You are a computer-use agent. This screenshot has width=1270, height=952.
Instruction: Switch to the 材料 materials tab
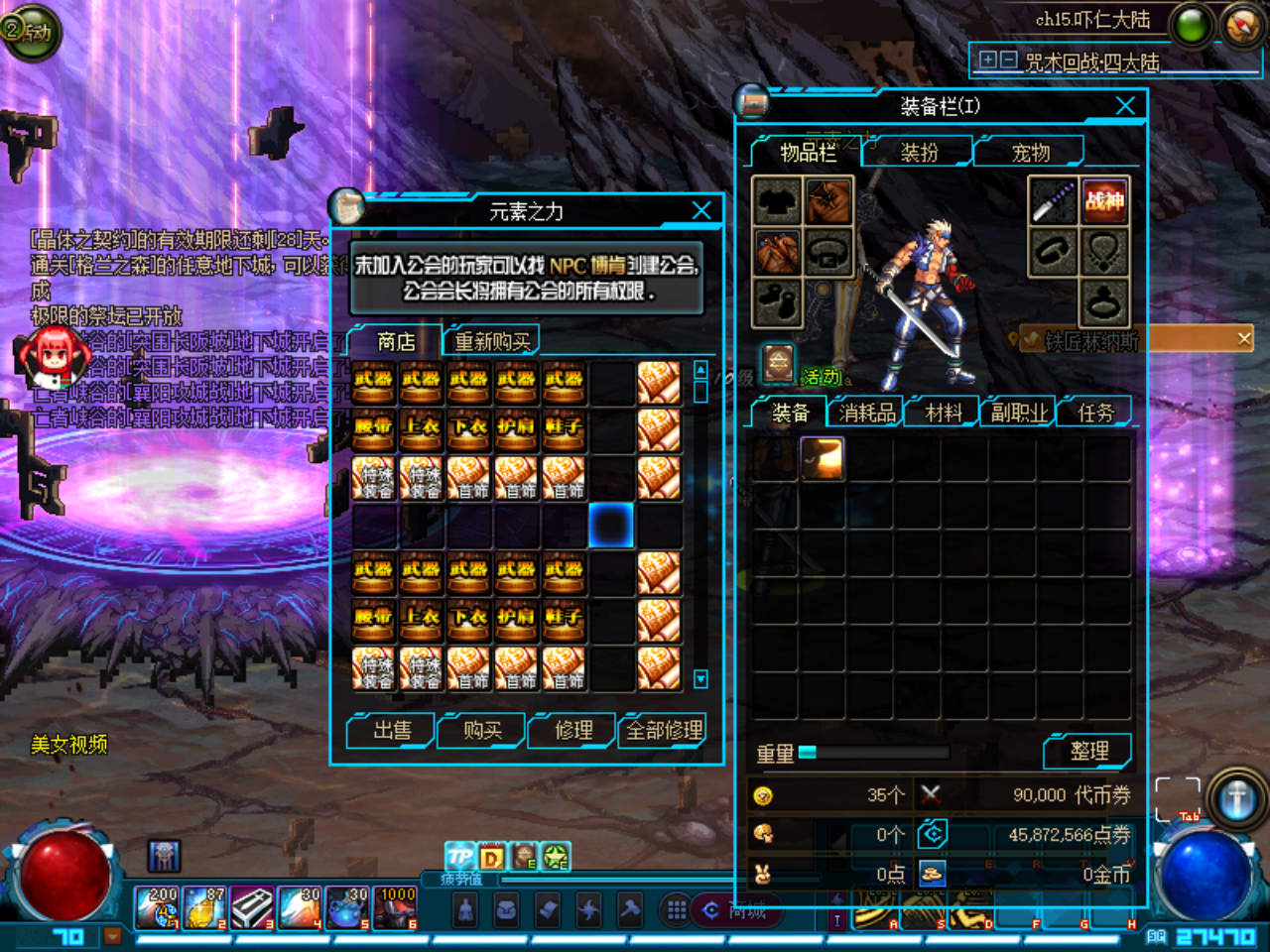tap(944, 413)
